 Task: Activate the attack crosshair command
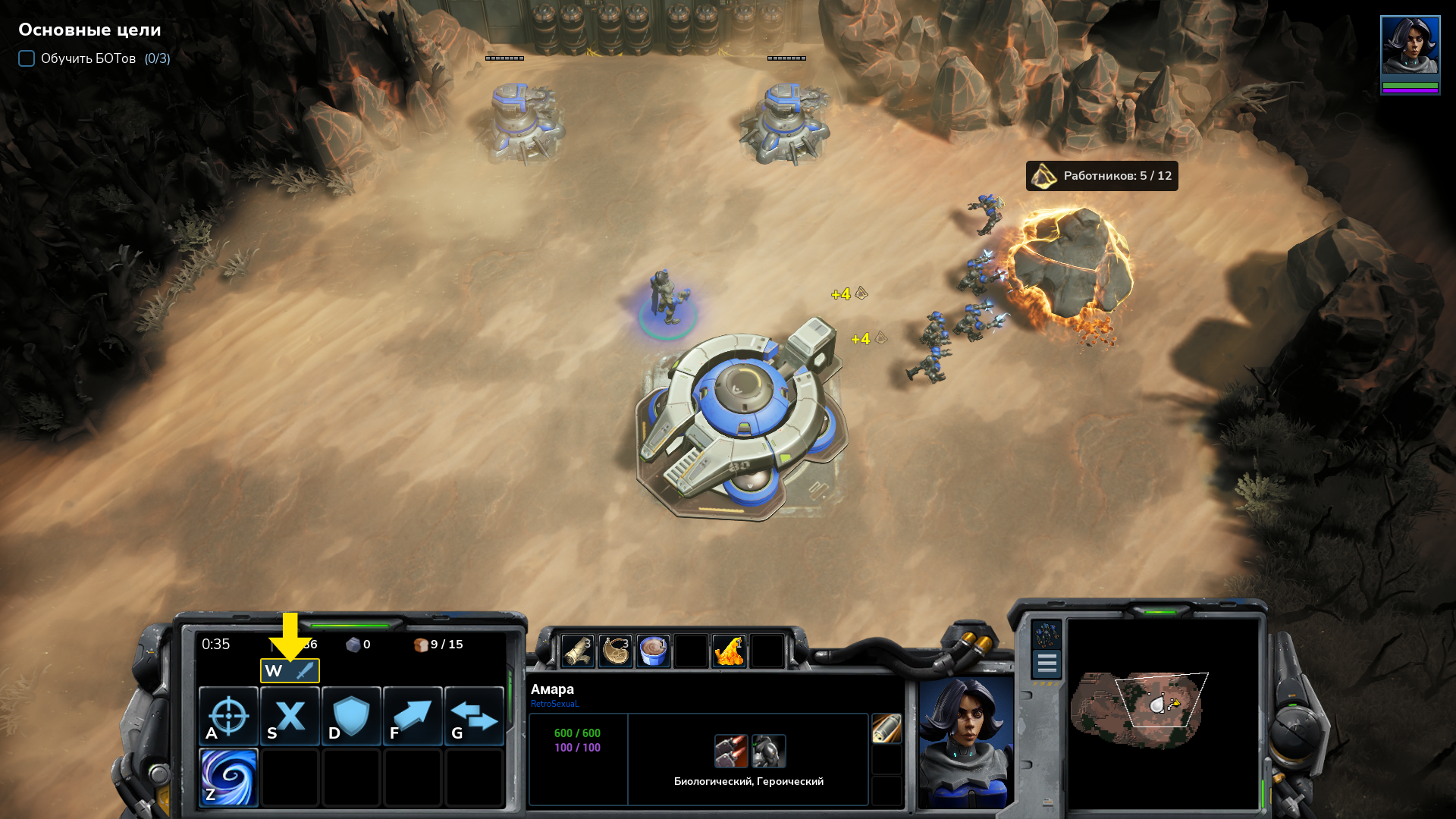click(x=228, y=716)
